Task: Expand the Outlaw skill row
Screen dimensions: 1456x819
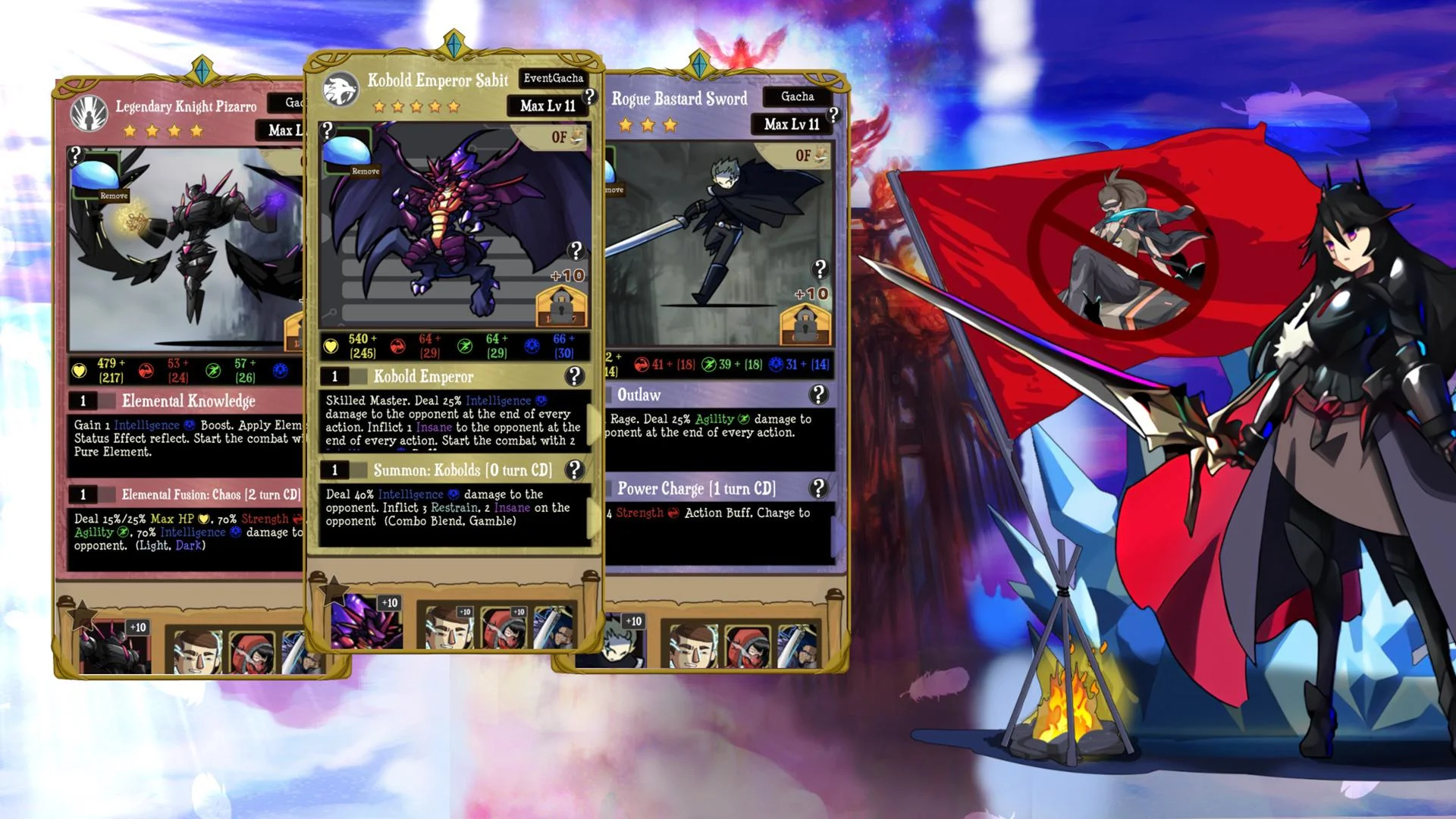Action: [x=682, y=394]
